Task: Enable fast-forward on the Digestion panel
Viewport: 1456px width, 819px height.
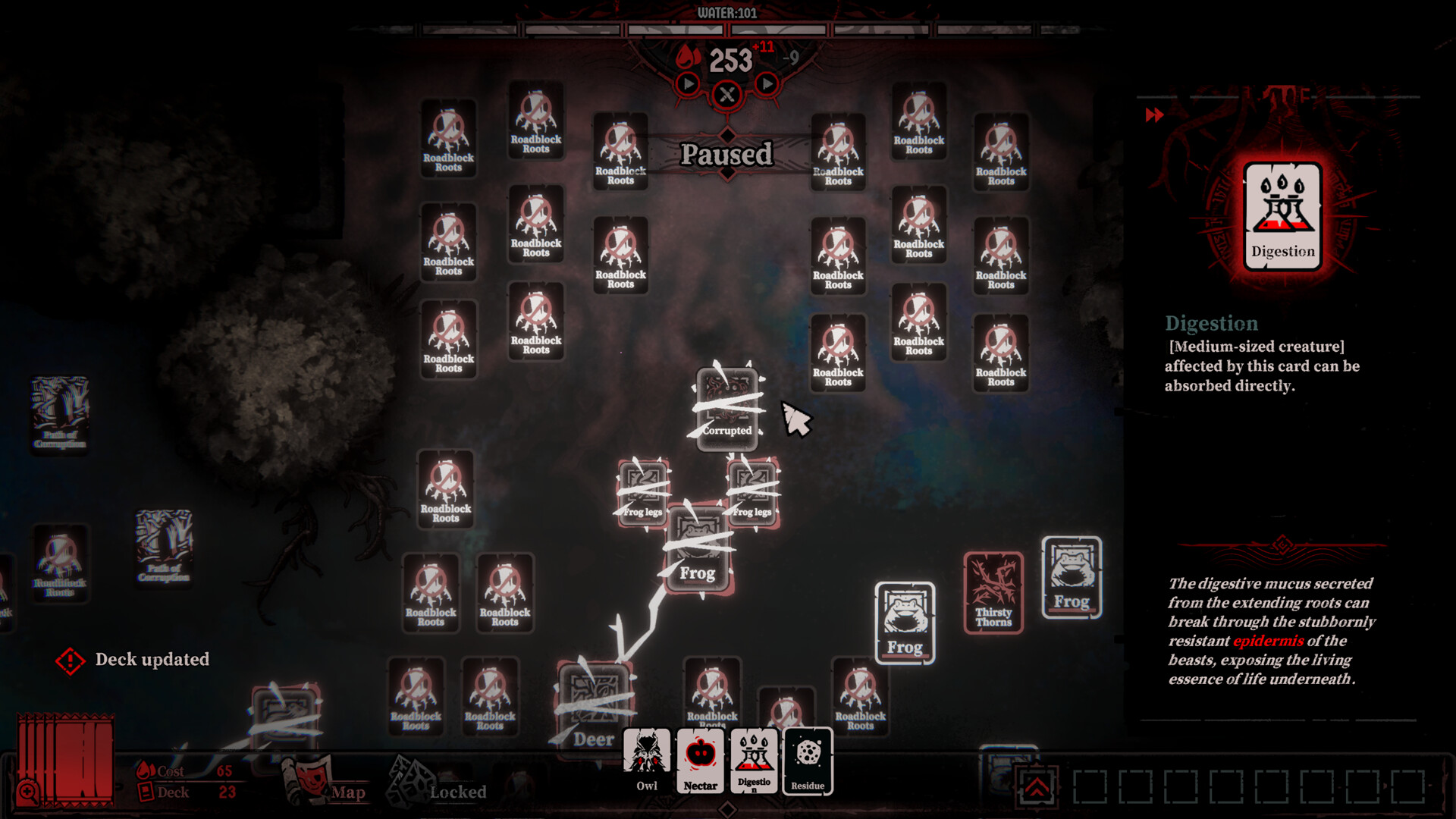Action: (x=1156, y=115)
